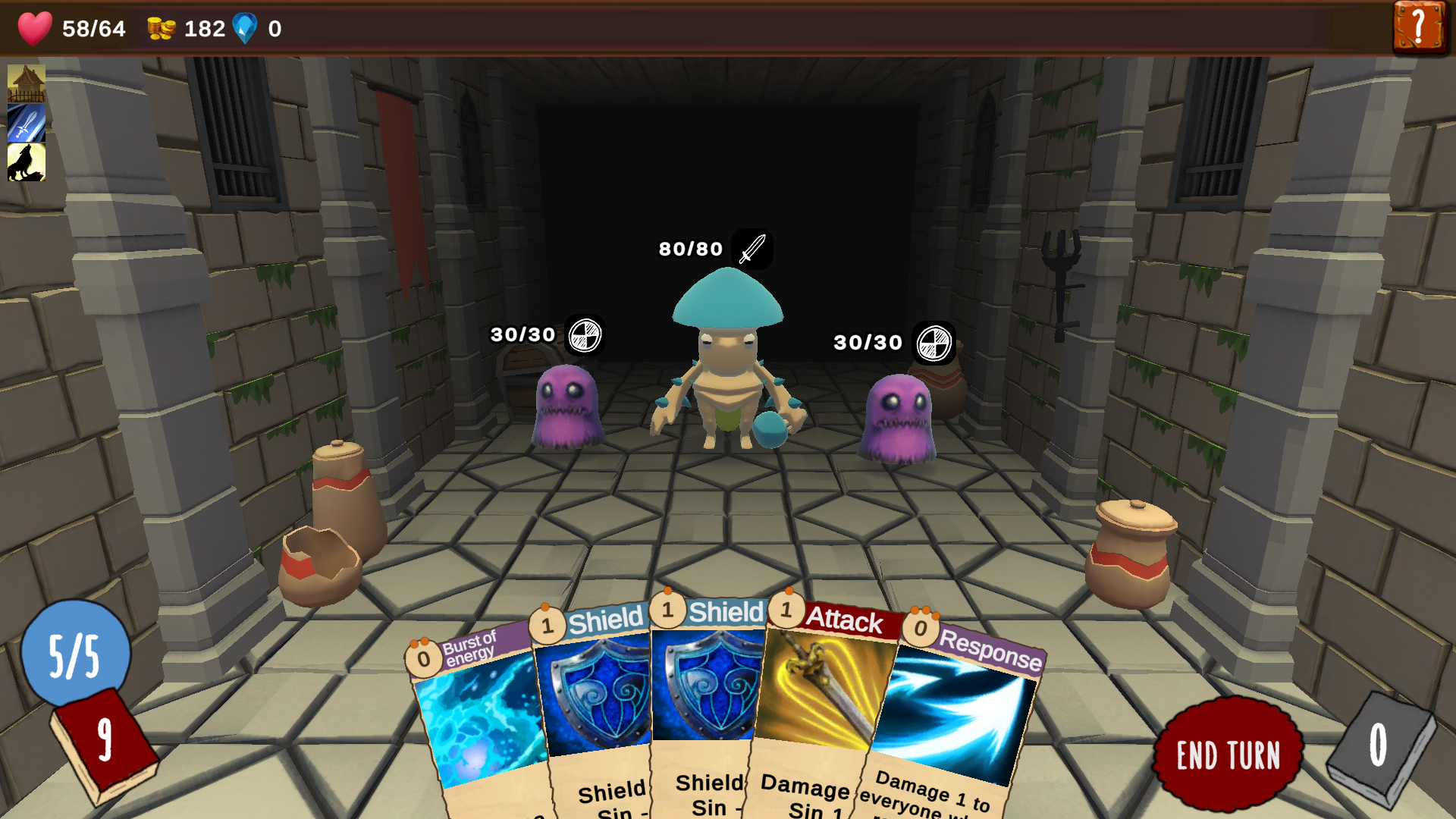The image size is (1456, 819).
Task: Play the Burst of energy card
Action: 478,720
